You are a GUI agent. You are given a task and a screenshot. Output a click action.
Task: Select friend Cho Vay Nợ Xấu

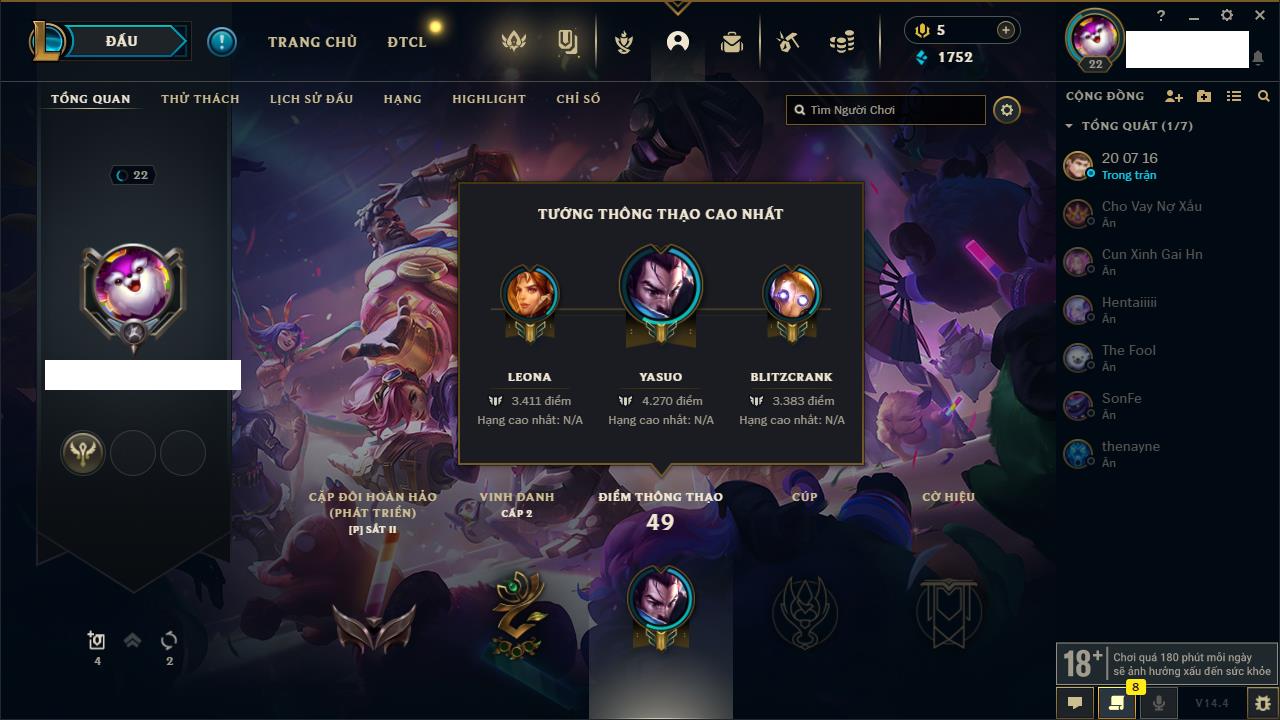tap(1151, 207)
